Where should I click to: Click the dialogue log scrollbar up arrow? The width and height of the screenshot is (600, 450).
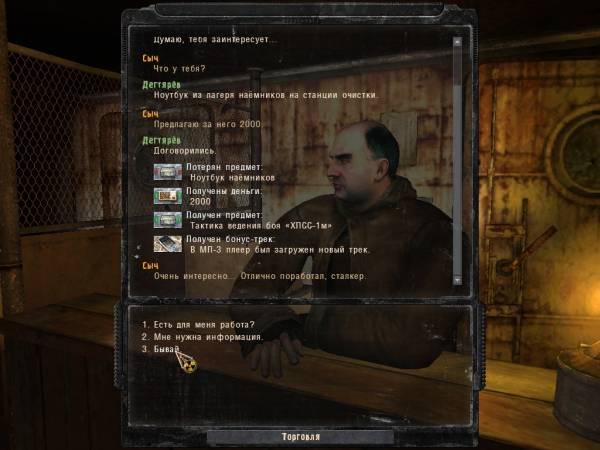[458, 42]
